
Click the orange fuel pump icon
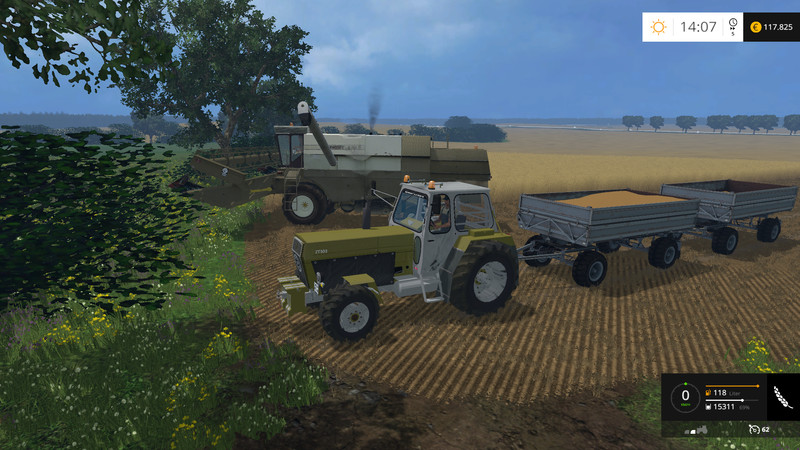(x=709, y=392)
